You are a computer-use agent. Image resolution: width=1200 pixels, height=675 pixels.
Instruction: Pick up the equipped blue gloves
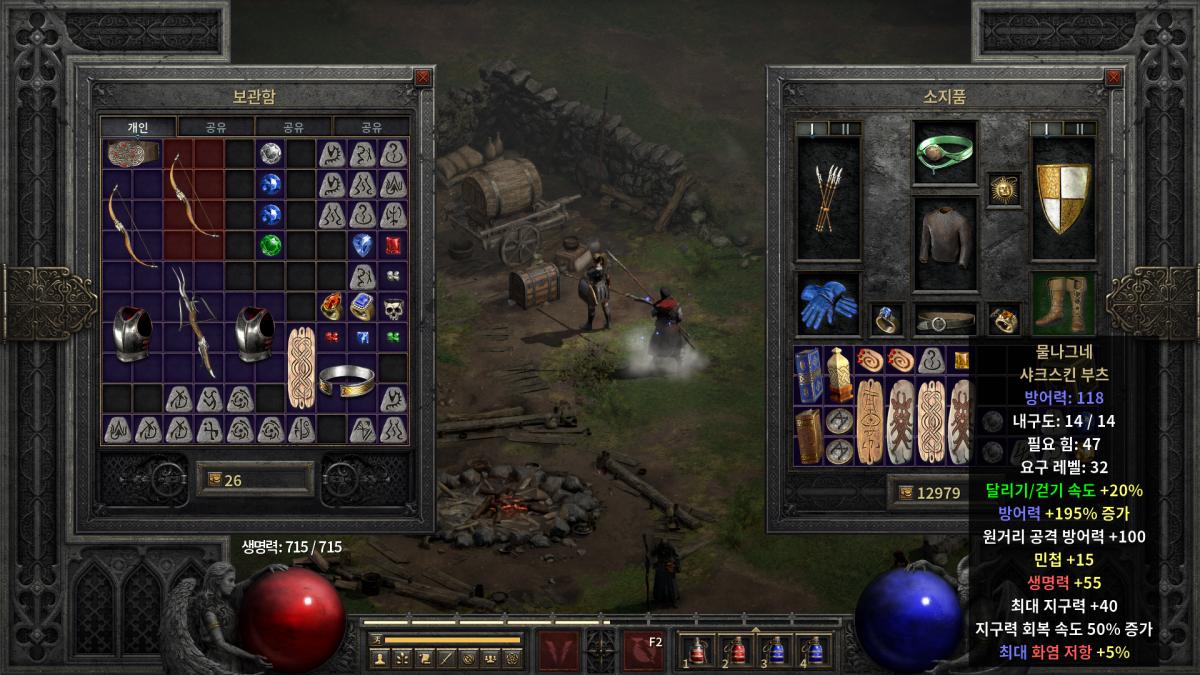[828, 304]
